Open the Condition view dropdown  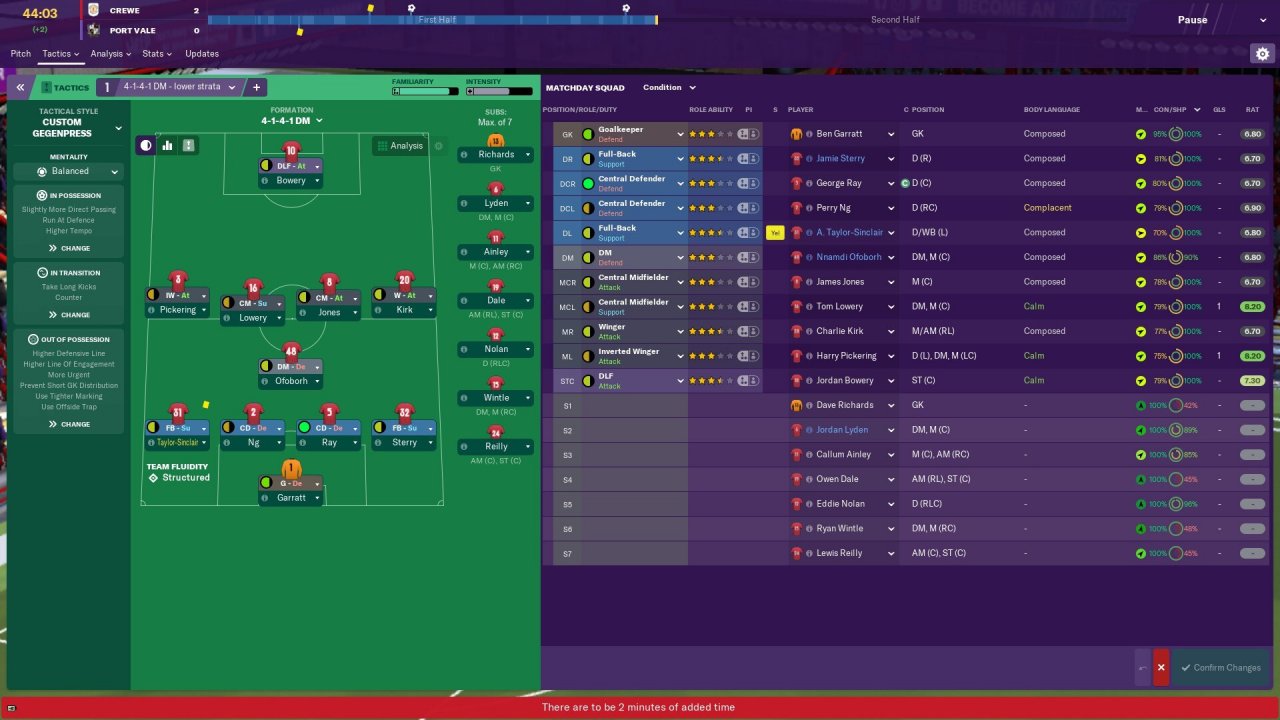669,88
